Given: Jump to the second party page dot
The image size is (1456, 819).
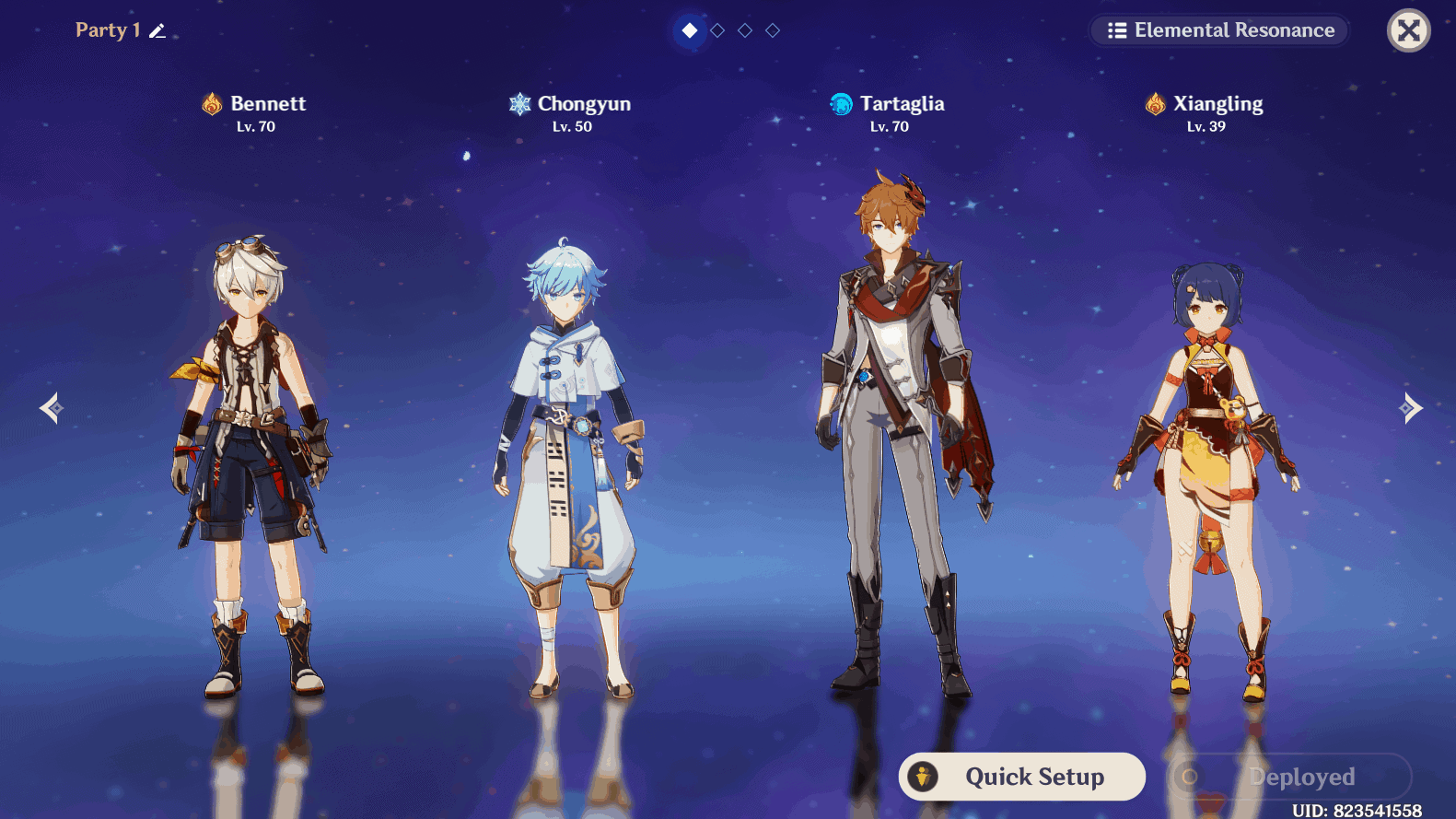Looking at the screenshot, I should (x=717, y=30).
